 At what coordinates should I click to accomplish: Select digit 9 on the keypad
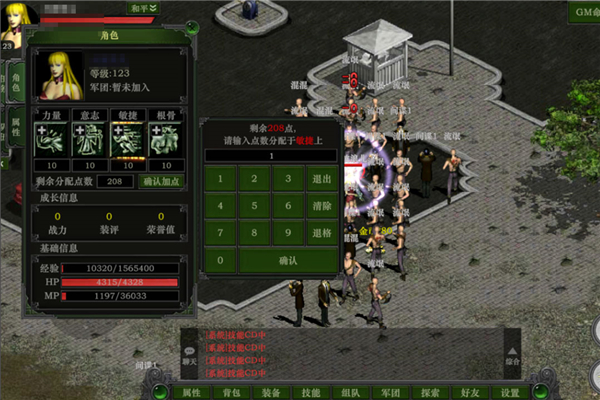click(x=287, y=233)
